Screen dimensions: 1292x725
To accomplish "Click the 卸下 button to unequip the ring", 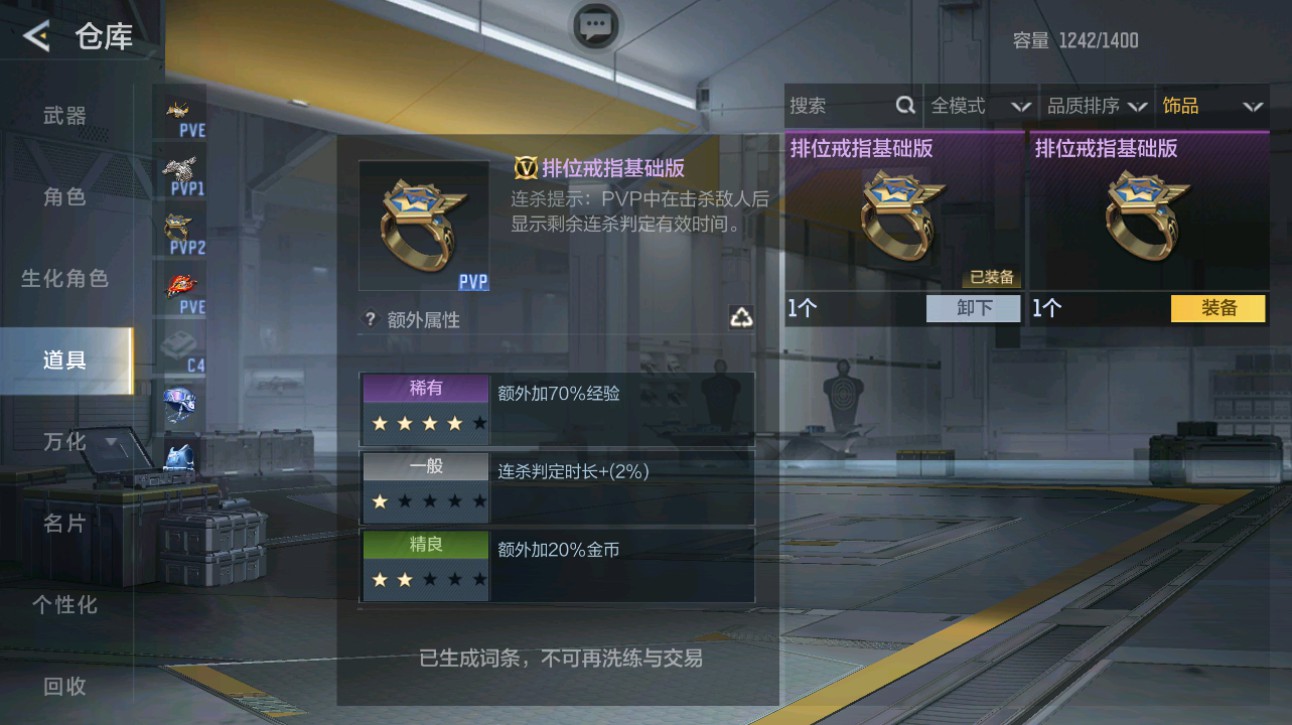I will 971,309.
